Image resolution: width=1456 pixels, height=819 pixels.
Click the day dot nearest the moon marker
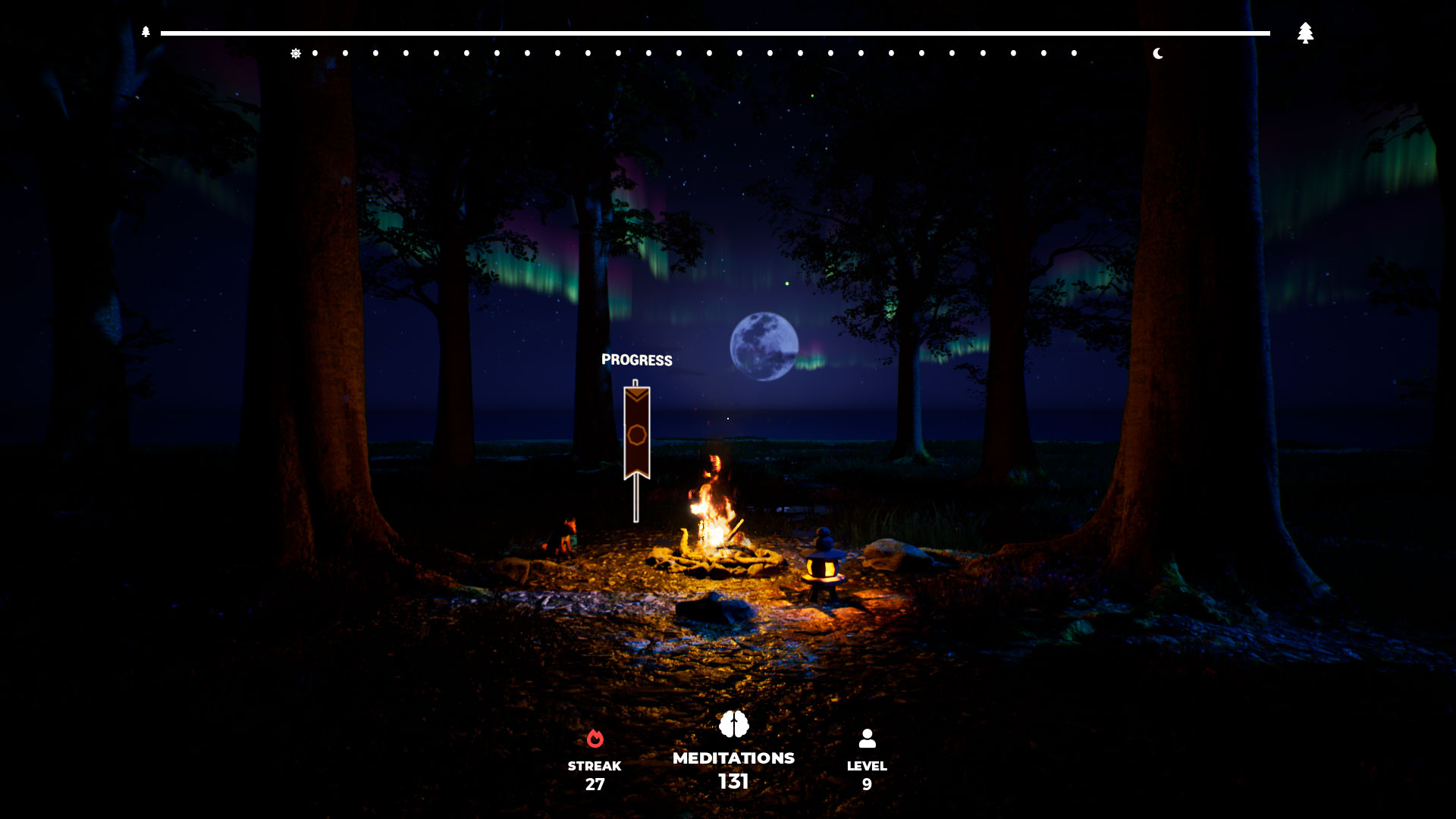click(x=1072, y=53)
